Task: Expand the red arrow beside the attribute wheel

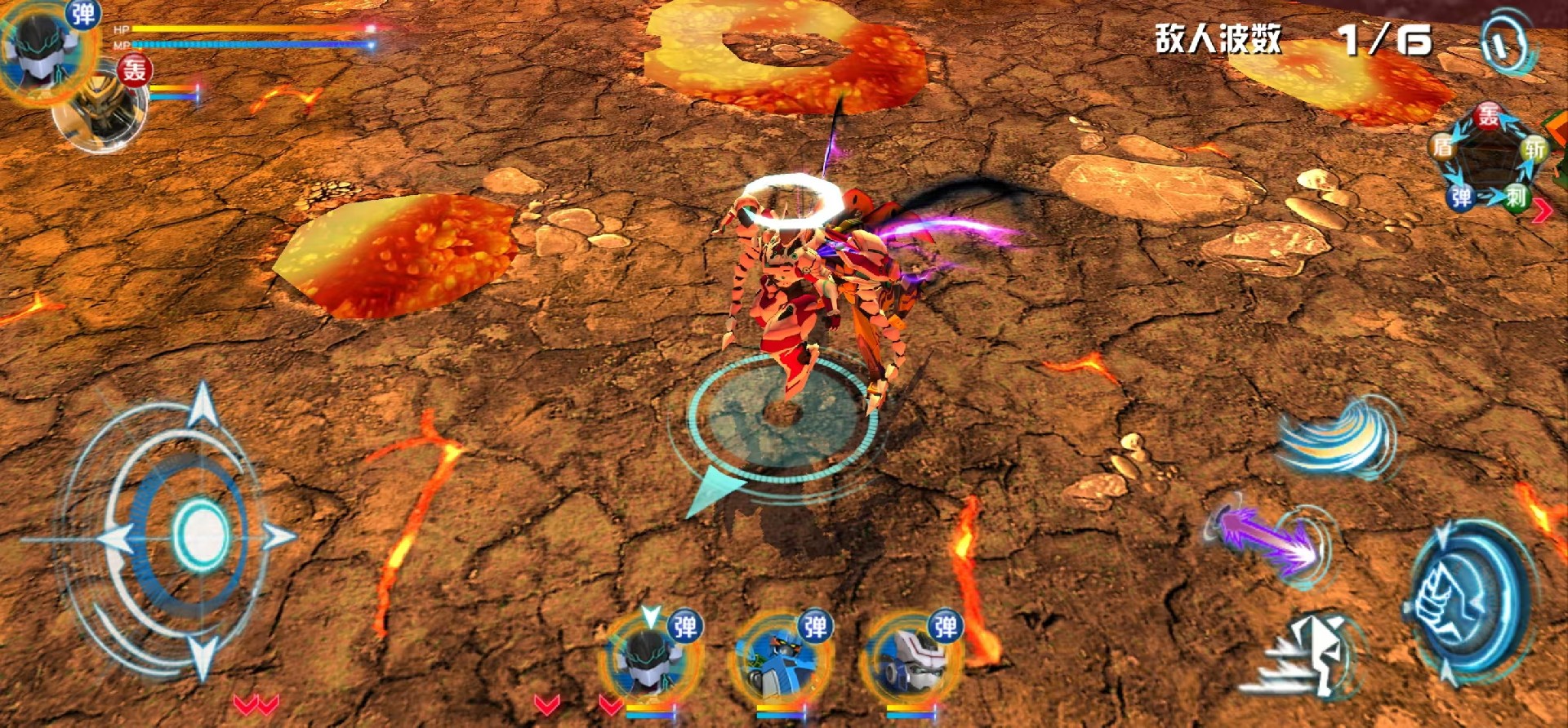Action: [1542, 211]
